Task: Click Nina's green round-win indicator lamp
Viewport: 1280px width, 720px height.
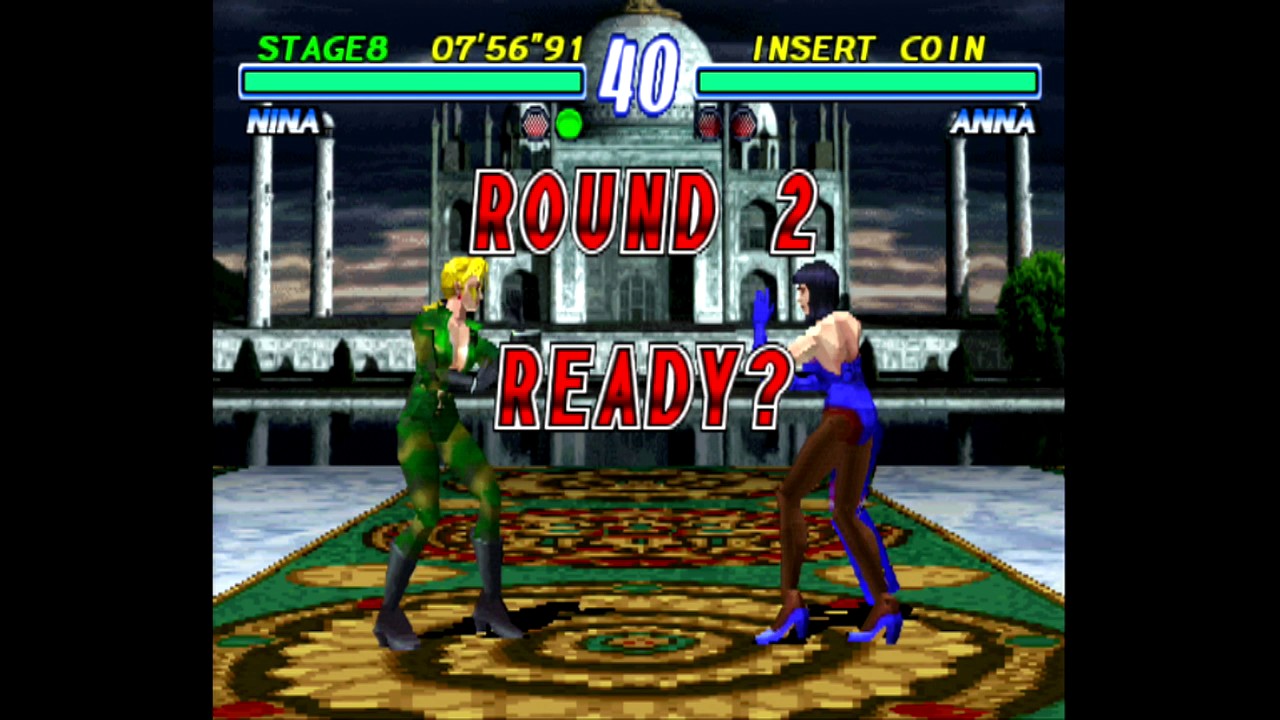Action: pyautogui.click(x=570, y=123)
